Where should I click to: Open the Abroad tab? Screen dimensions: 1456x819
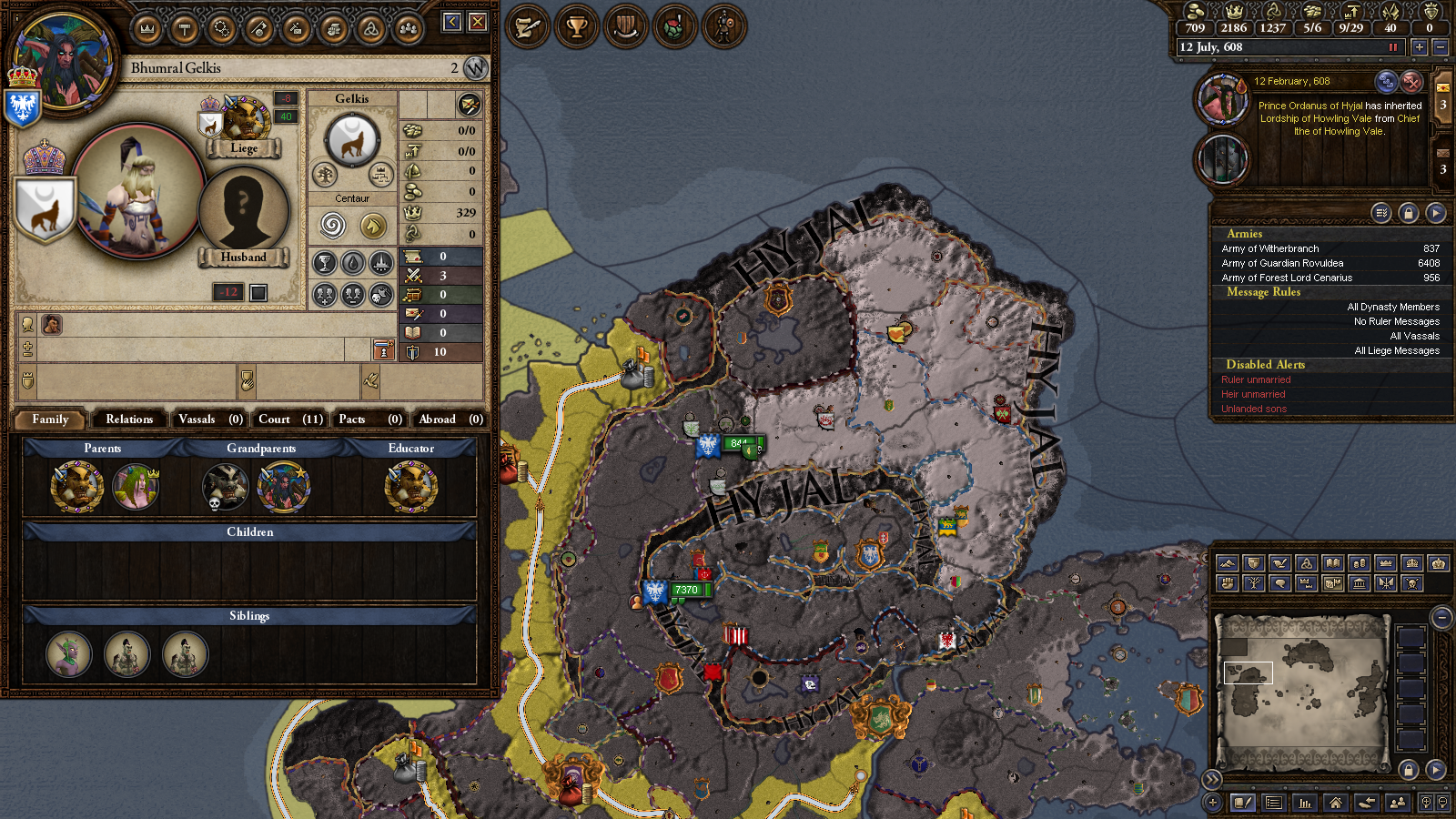tap(450, 419)
